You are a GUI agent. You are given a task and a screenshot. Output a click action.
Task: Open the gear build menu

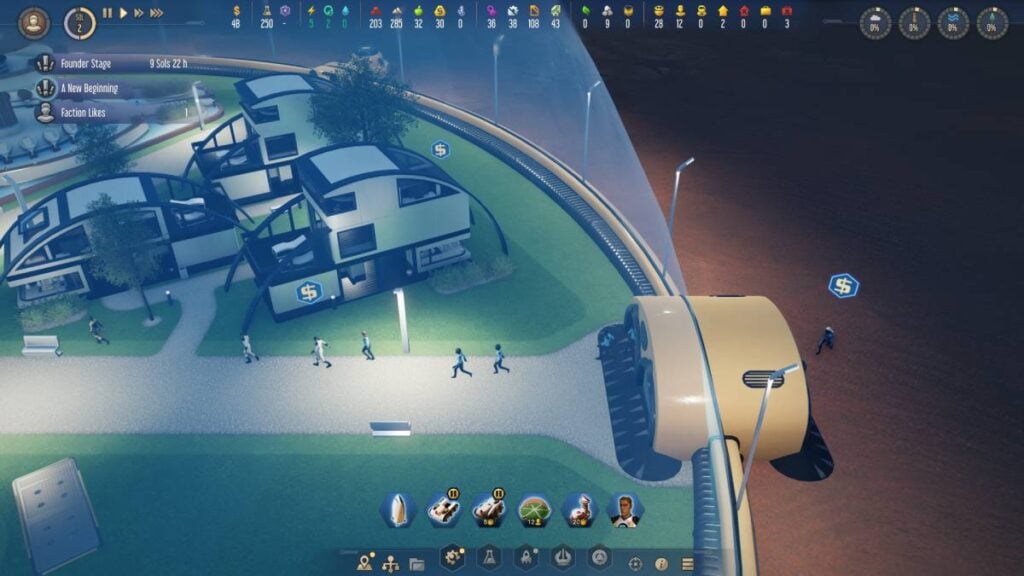tap(453, 558)
